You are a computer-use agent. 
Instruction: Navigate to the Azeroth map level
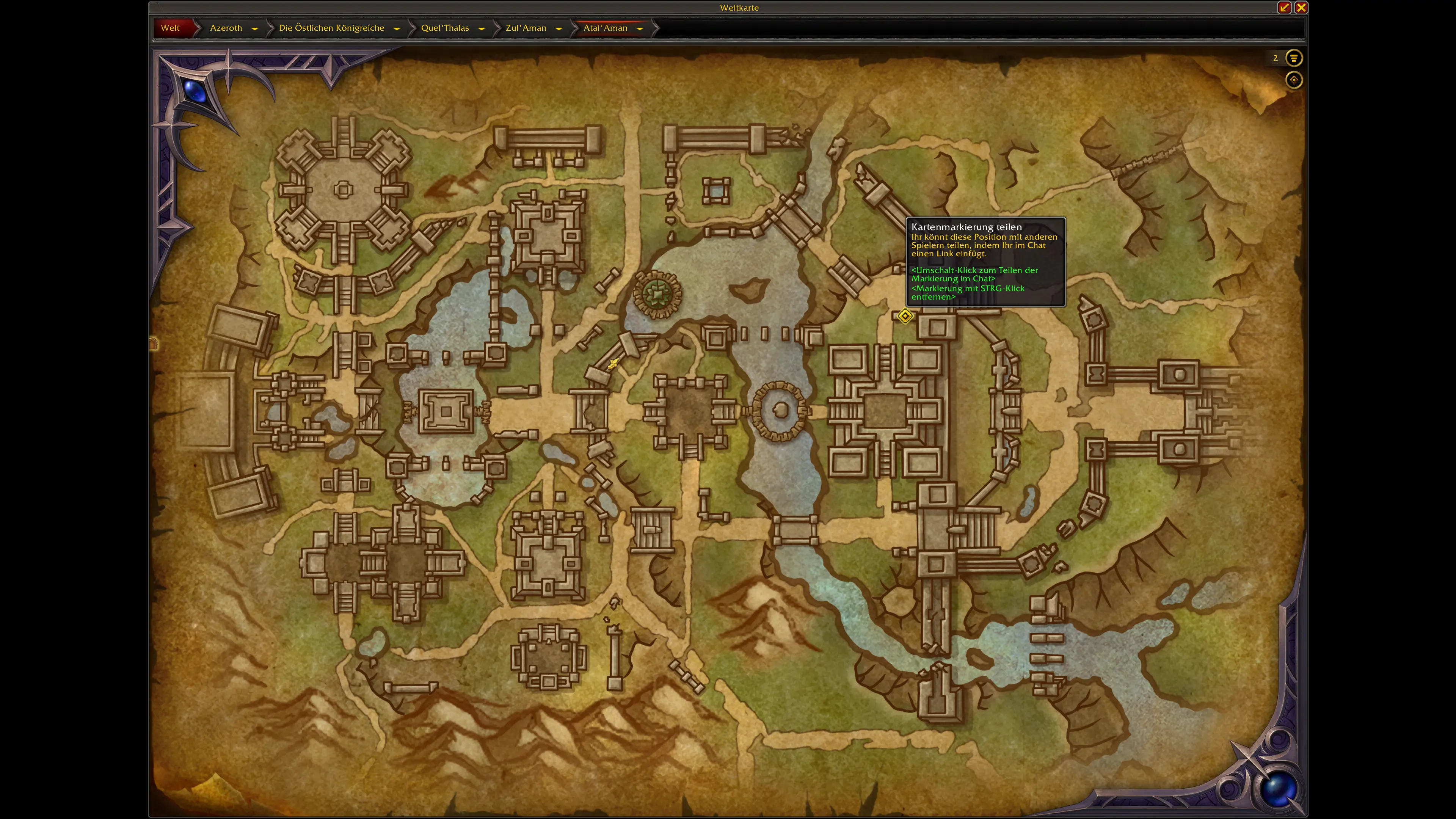click(226, 28)
